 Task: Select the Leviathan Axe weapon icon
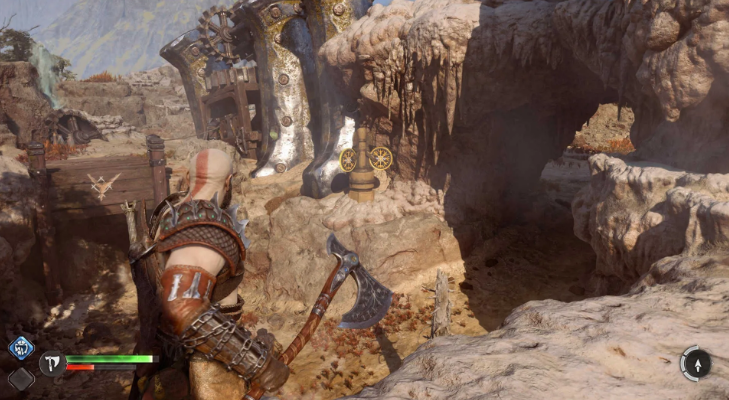point(52,363)
